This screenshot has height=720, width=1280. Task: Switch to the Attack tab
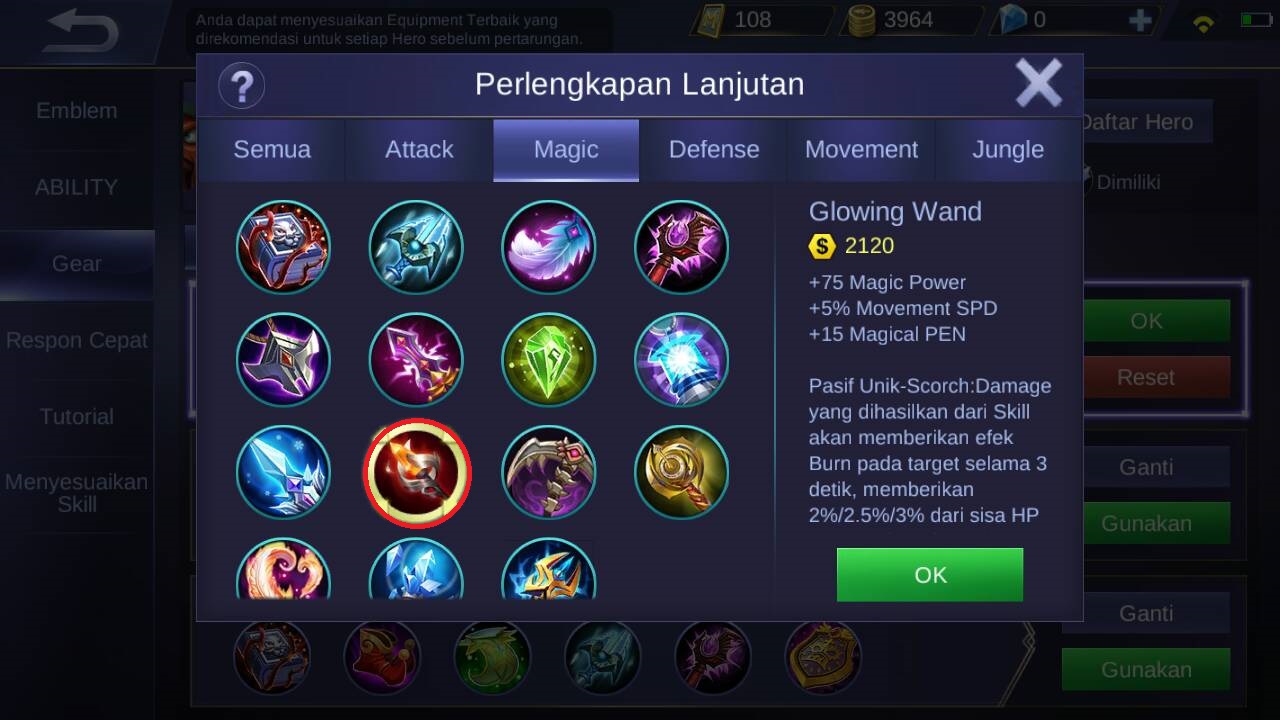pos(419,150)
